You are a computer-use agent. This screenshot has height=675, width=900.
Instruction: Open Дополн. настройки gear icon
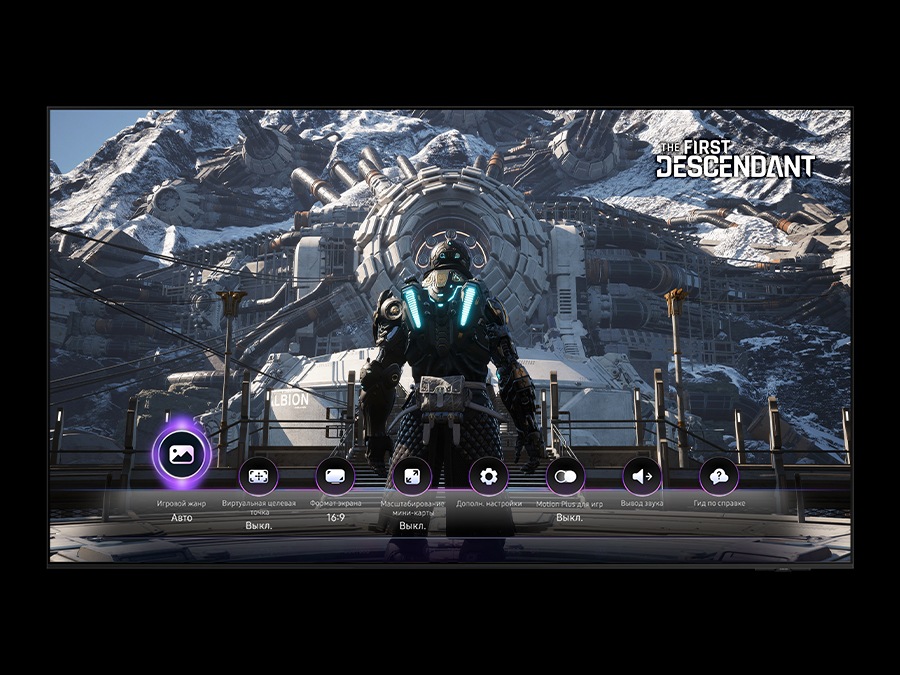(x=488, y=476)
